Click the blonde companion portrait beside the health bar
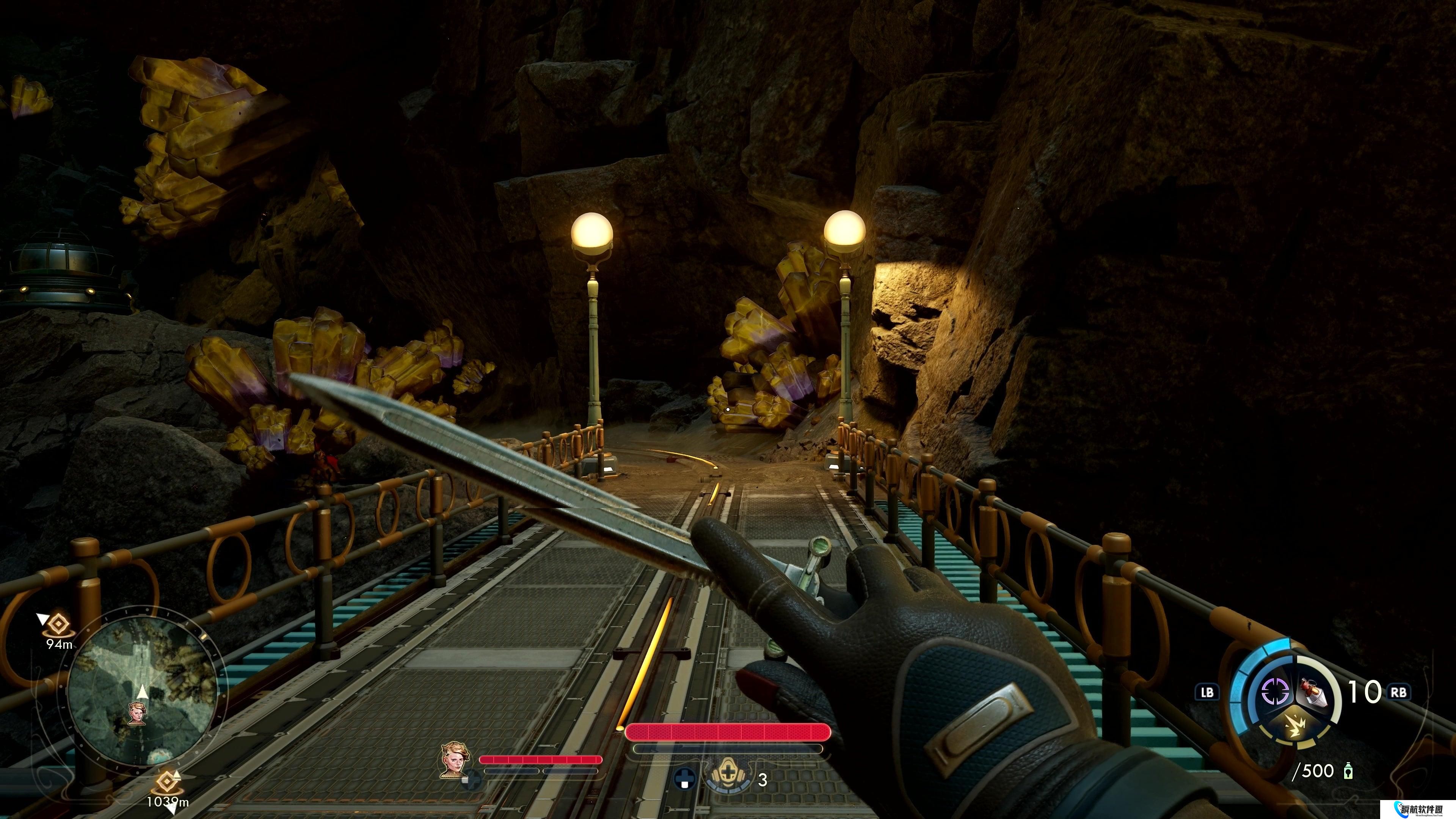This screenshot has height=819, width=1456. (455, 759)
